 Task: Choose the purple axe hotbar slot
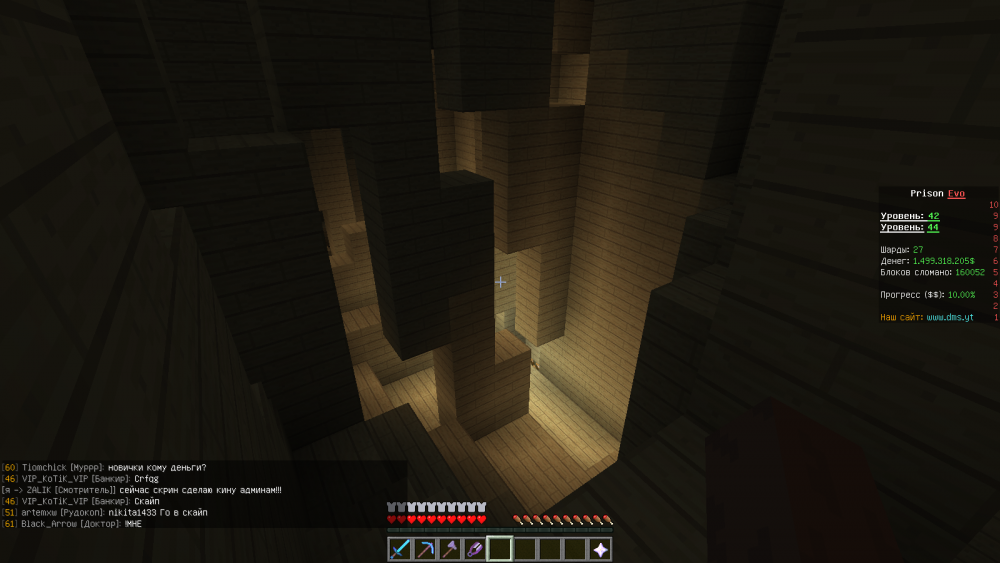coord(450,549)
